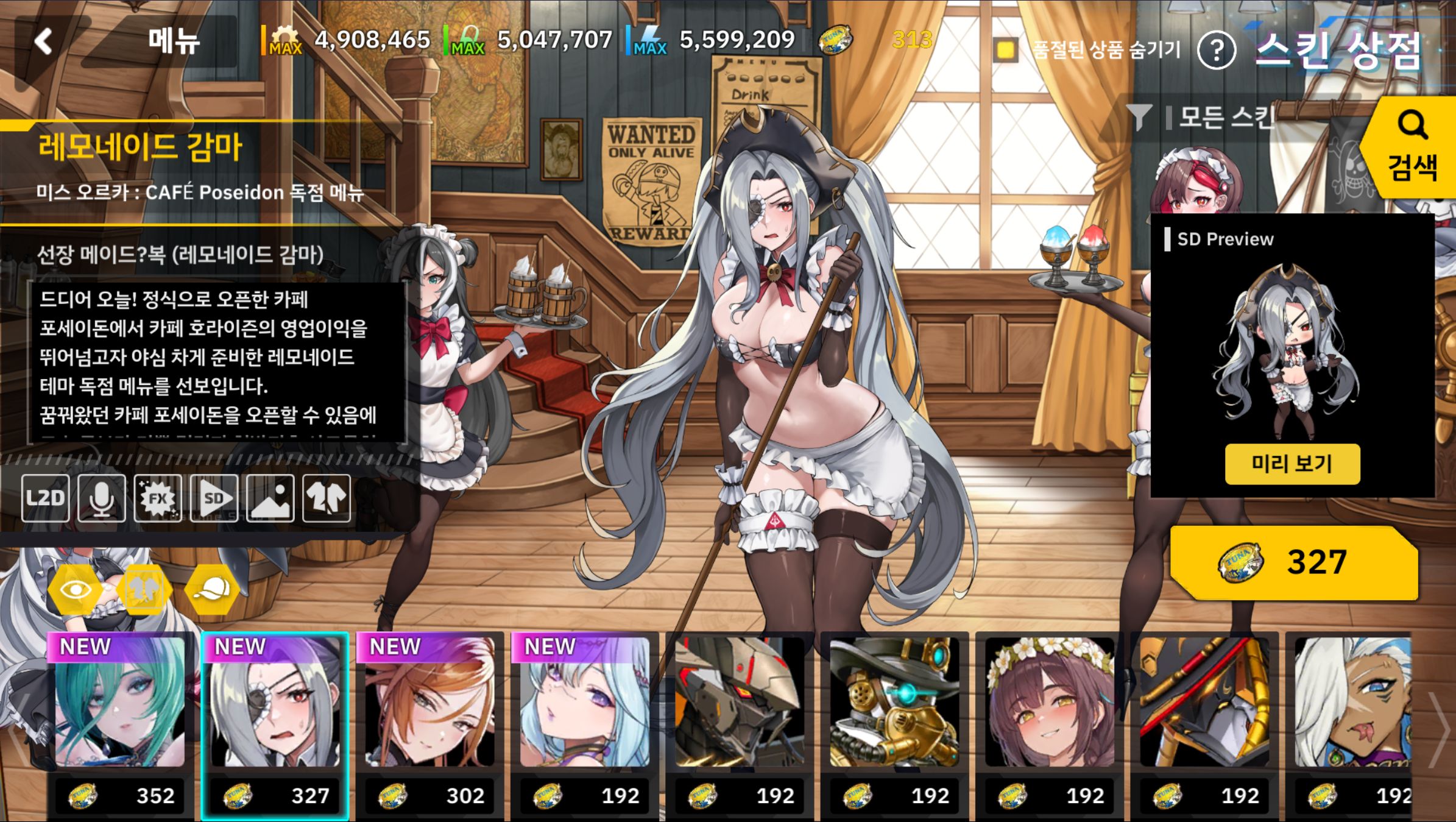Toggle the L2D view button
This screenshot has width=1456, height=822.
45,498
